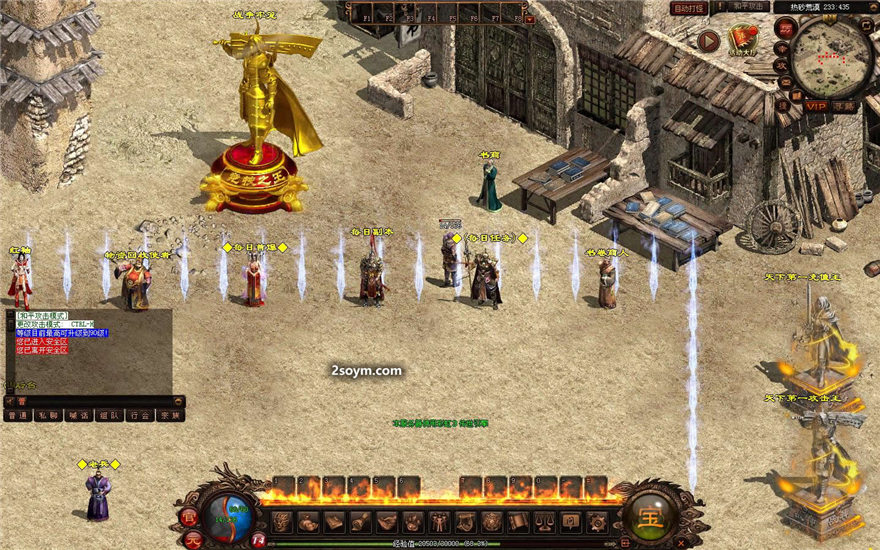The height and width of the screenshot is (550, 880).
Task: Open the 活动大厅 event hall icon
Action: [743, 40]
